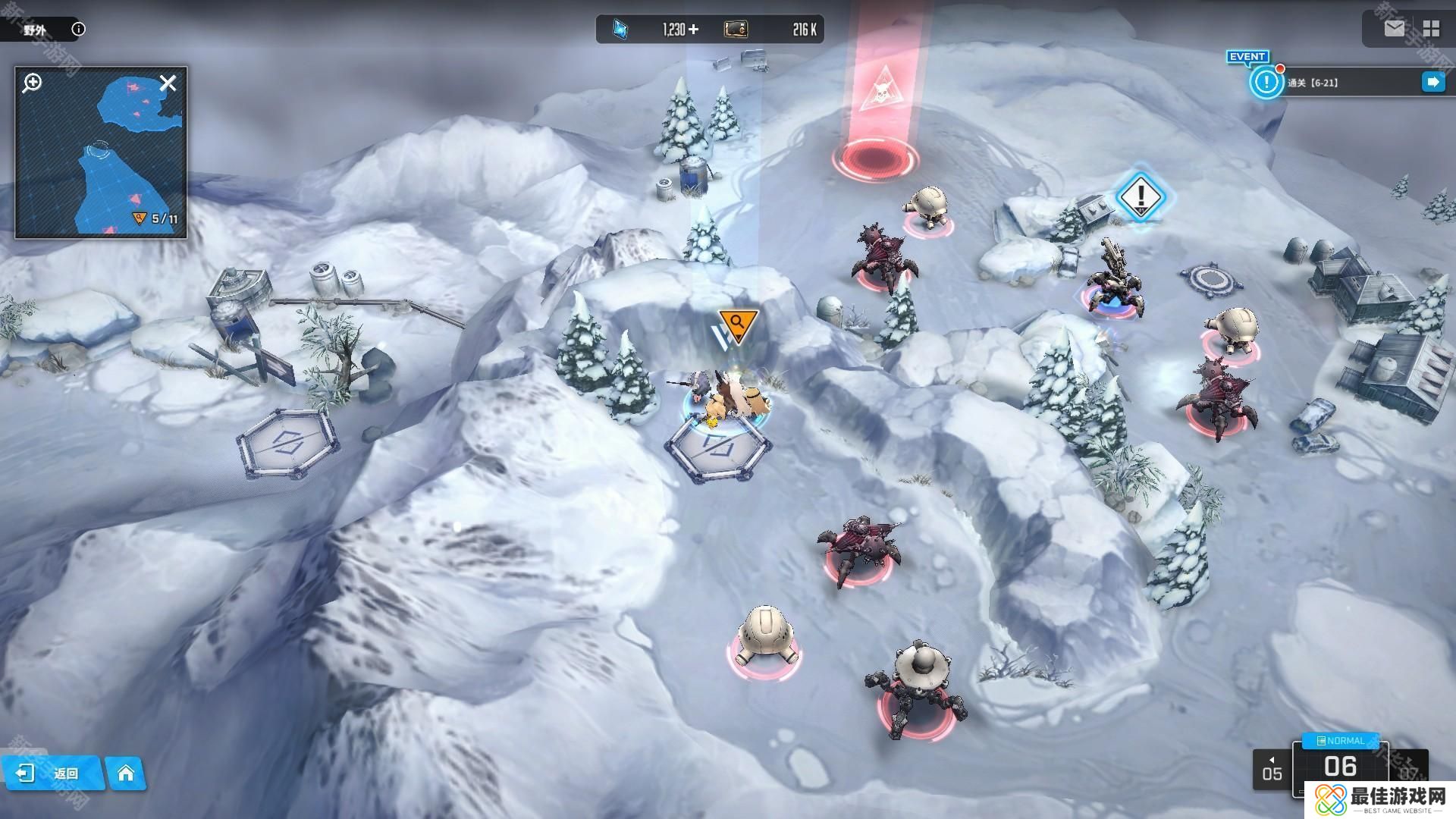Zoom the minimap with the magnifier icon

click(x=32, y=83)
